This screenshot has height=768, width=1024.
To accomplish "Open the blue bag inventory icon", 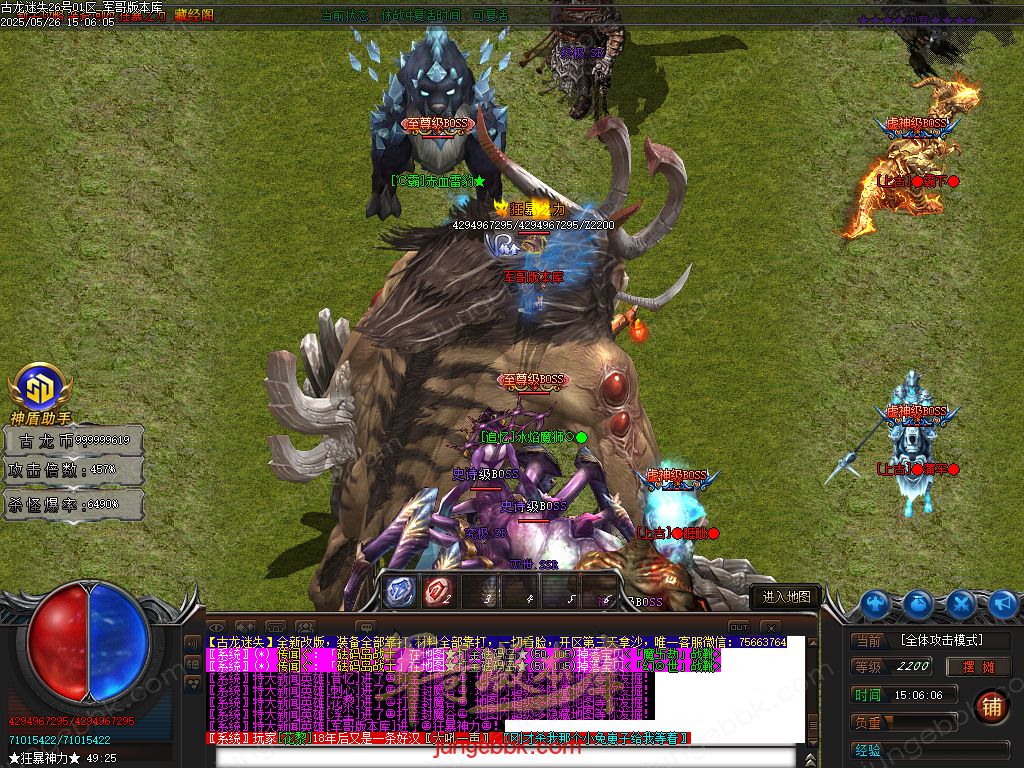I will pyautogui.click(x=918, y=604).
